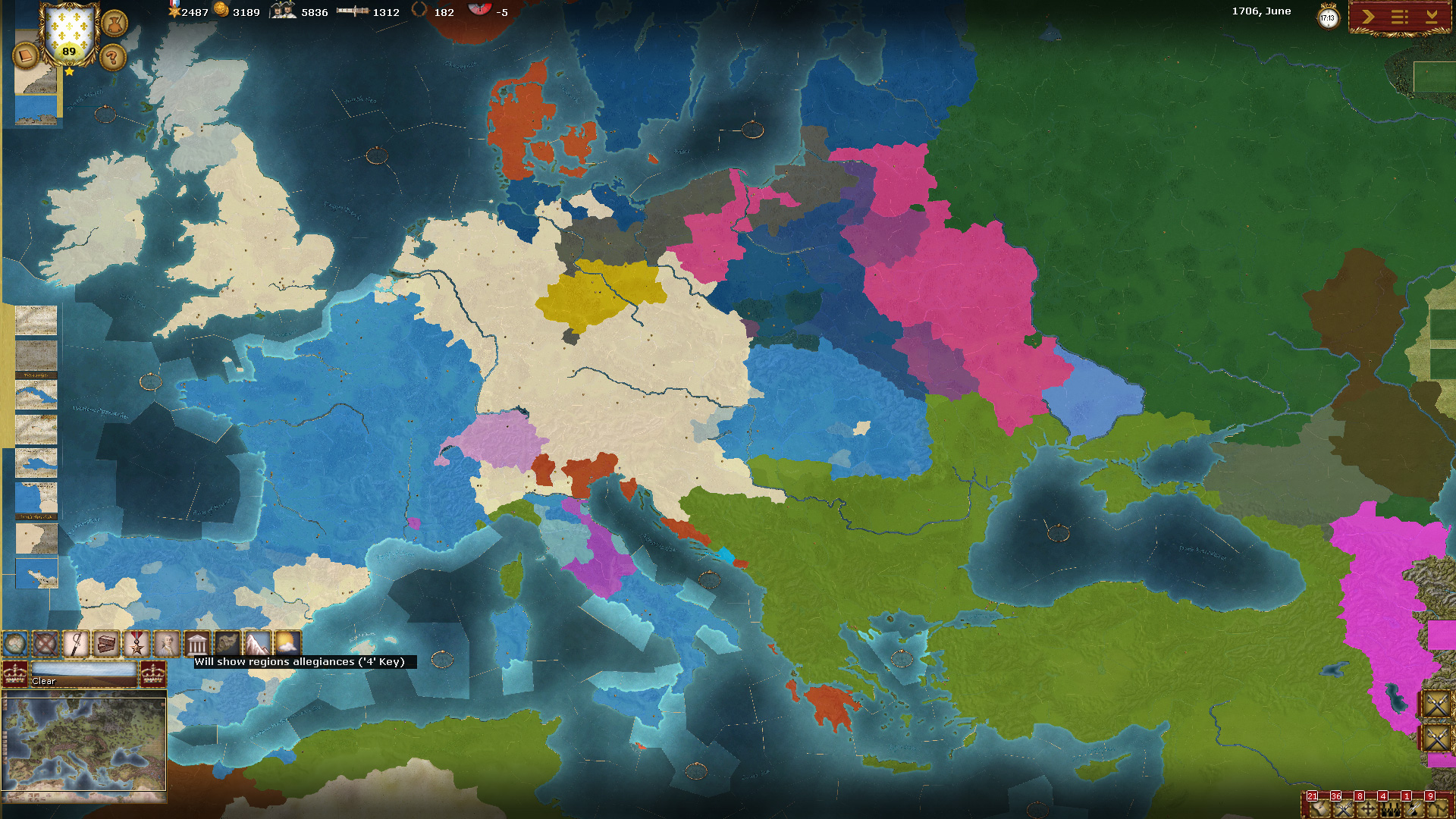
Task: Open the game menu triple-line icon
Action: point(1400,17)
